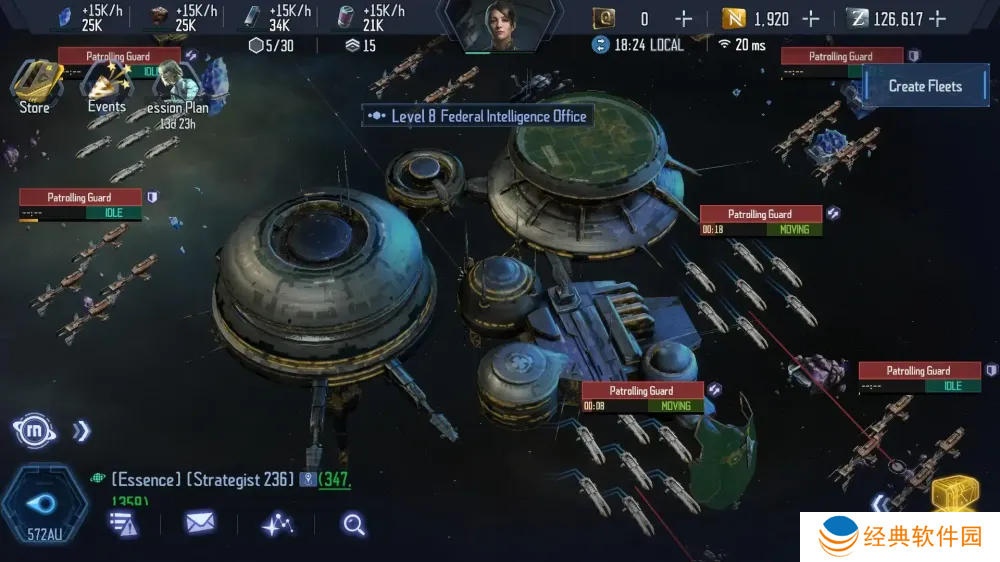
Task: Follow the green chat coordinates link
Action: point(335,480)
